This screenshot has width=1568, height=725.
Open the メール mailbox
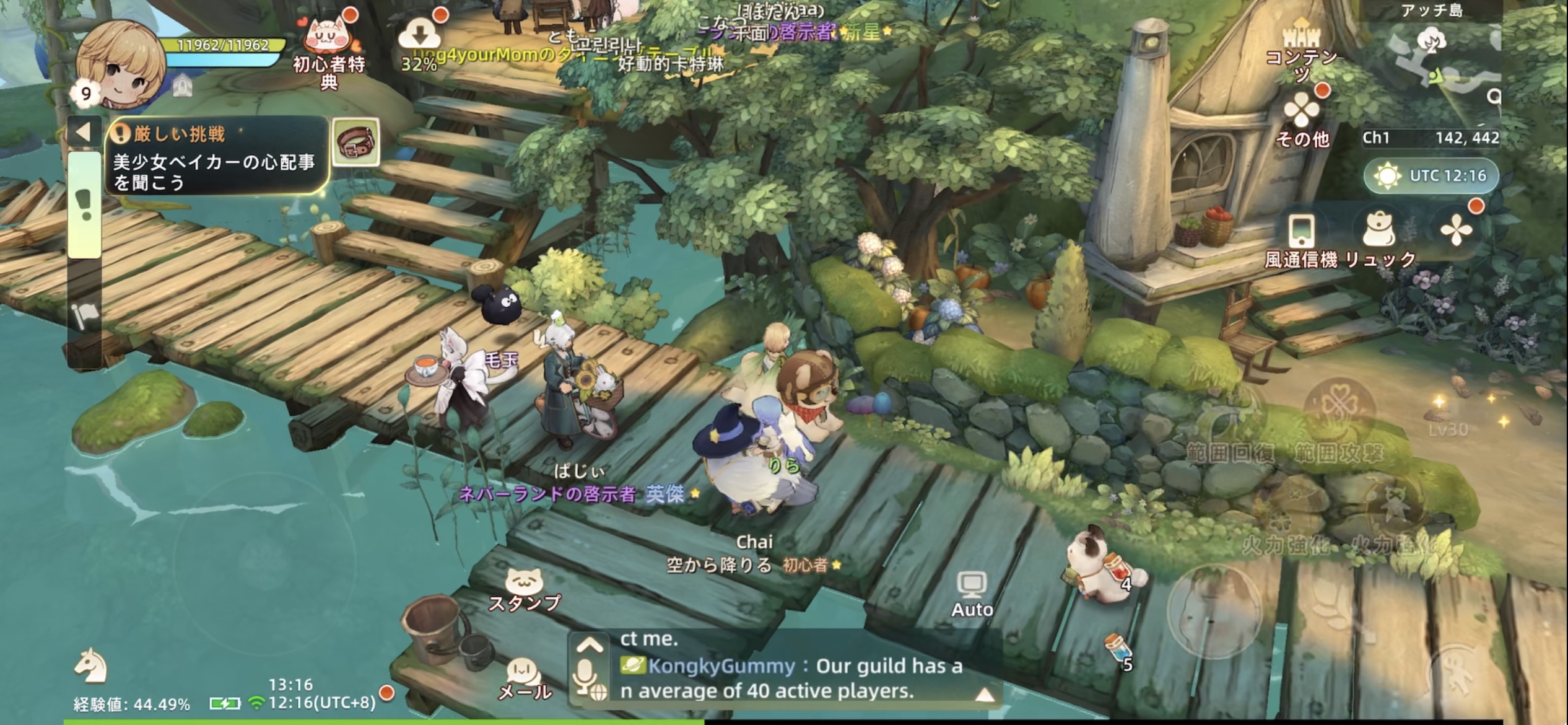(524, 679)
